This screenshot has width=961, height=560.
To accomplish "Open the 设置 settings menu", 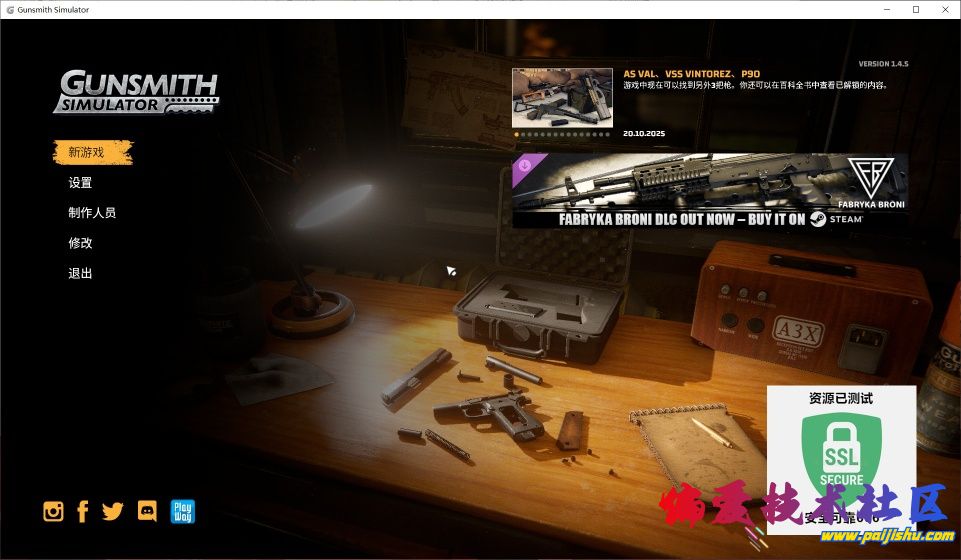I will pos(80,183).
